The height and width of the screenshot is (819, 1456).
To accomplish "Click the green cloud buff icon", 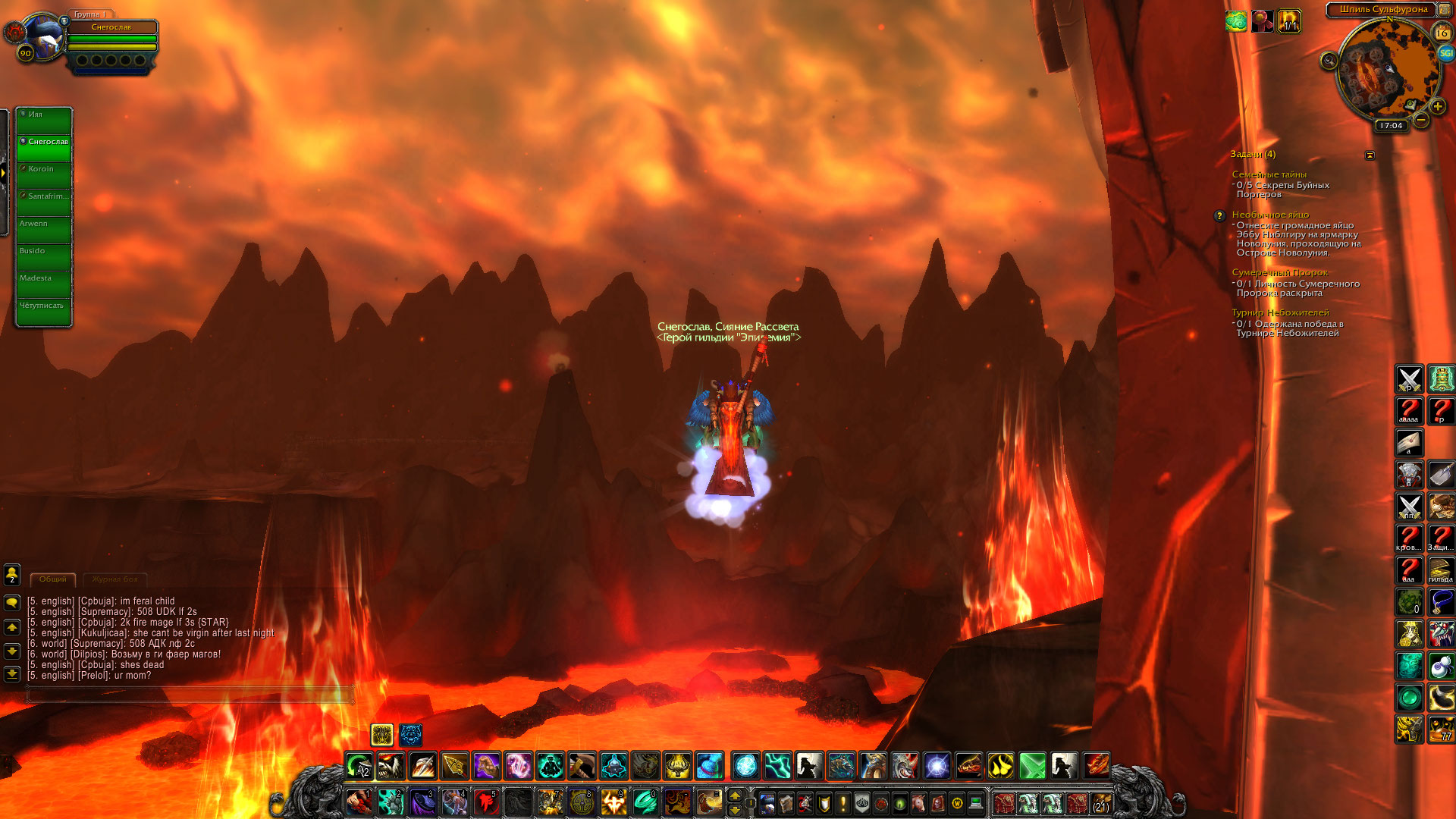I will (x=1235, y=21).
